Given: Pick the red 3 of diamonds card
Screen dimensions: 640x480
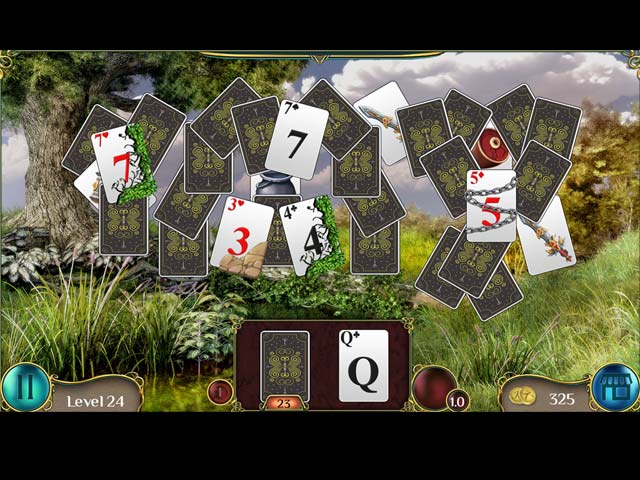Looking at the screenshot, I should pos(238,235).
